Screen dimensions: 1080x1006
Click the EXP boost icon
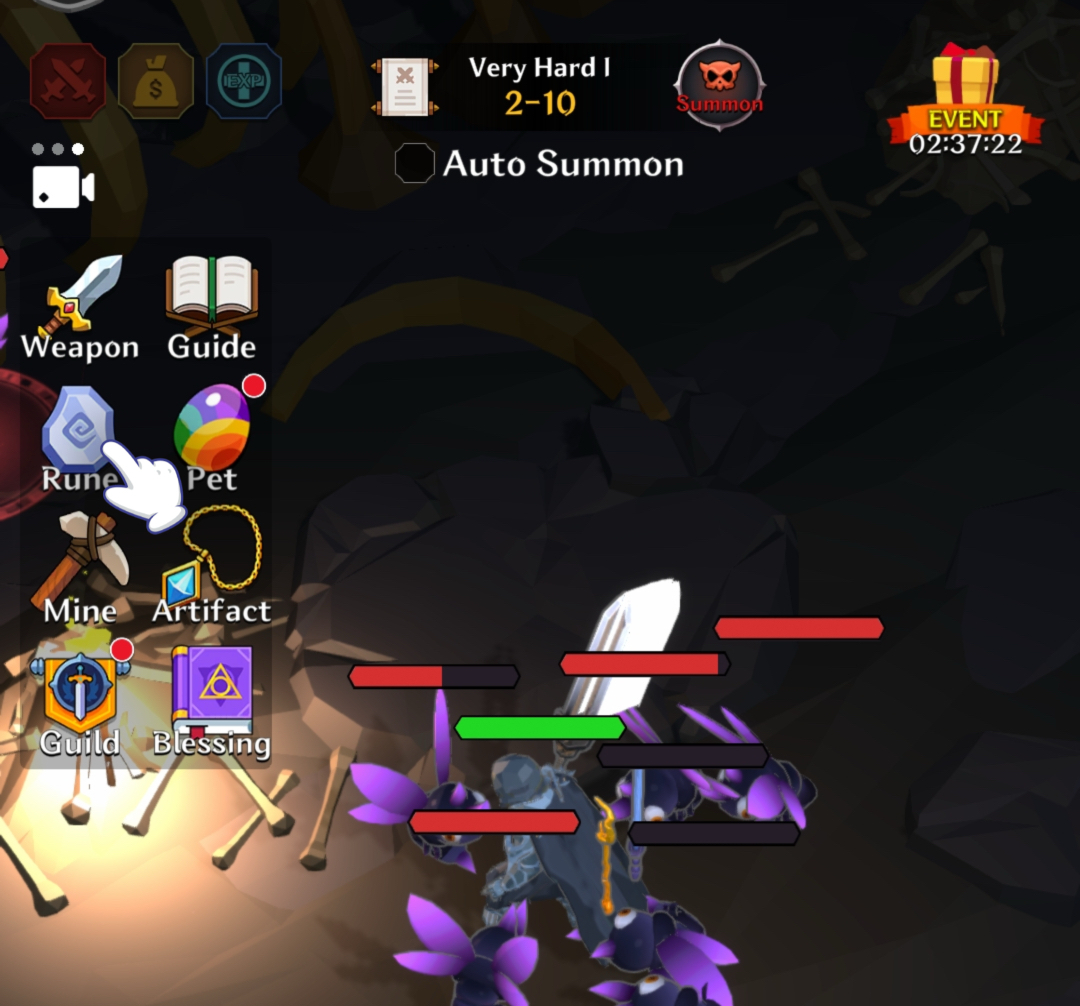click(243, 82)
